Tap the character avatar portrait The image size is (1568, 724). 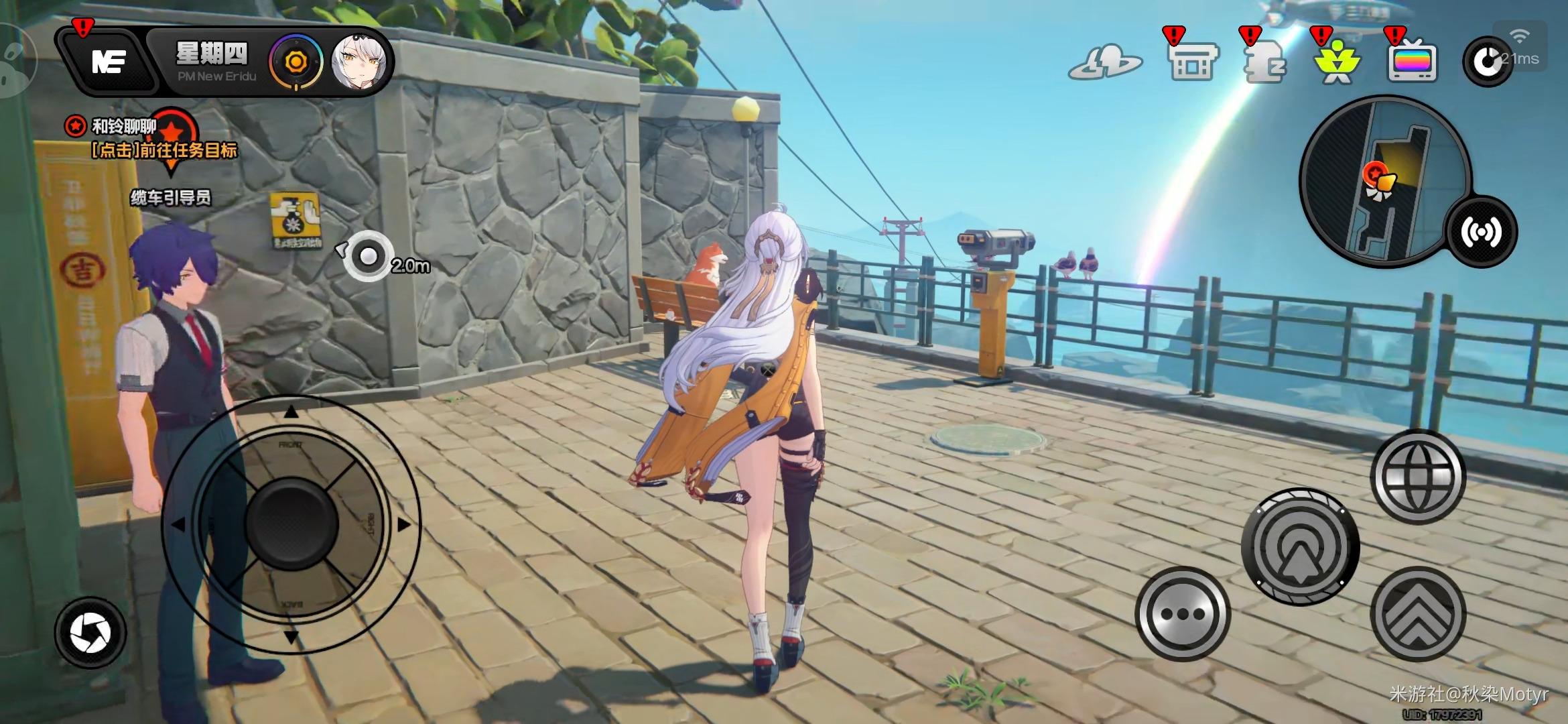[x=359, y=62]
